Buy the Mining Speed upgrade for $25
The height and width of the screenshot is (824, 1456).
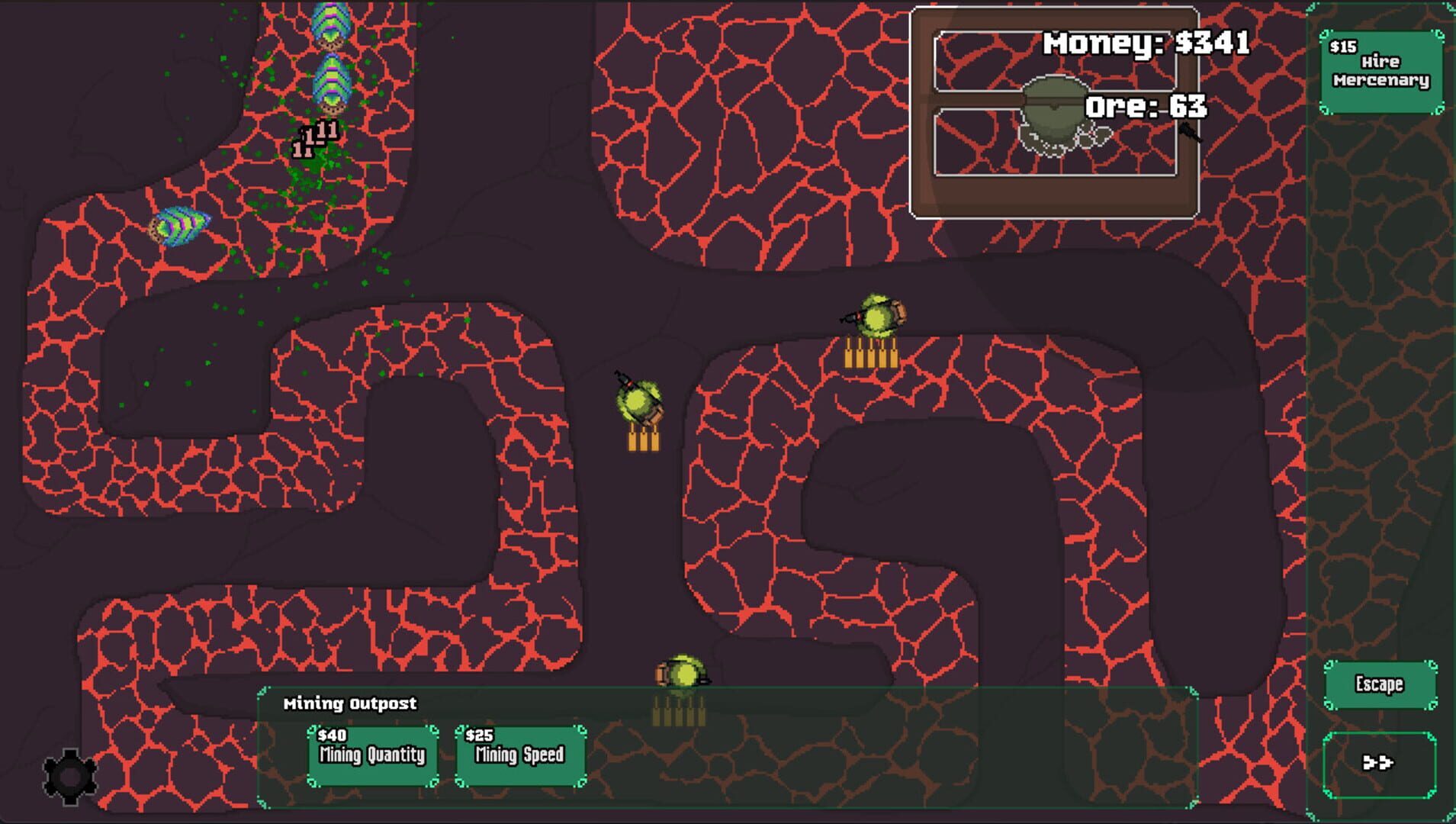pos(519,755)
